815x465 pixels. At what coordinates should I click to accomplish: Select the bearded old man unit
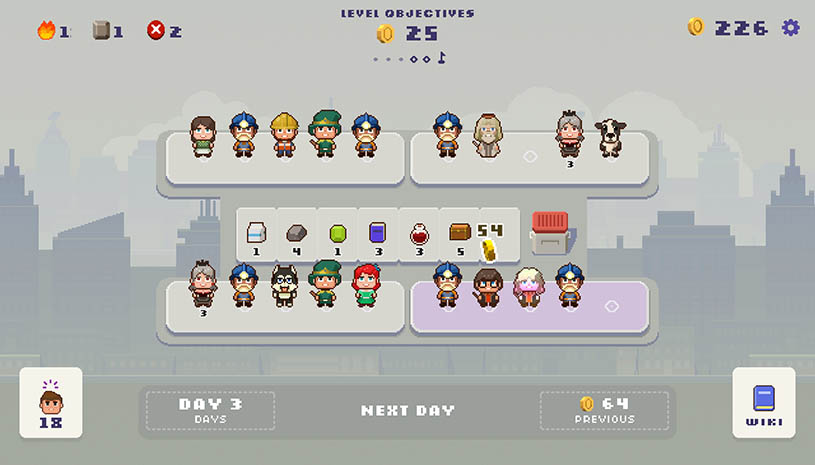487,136
